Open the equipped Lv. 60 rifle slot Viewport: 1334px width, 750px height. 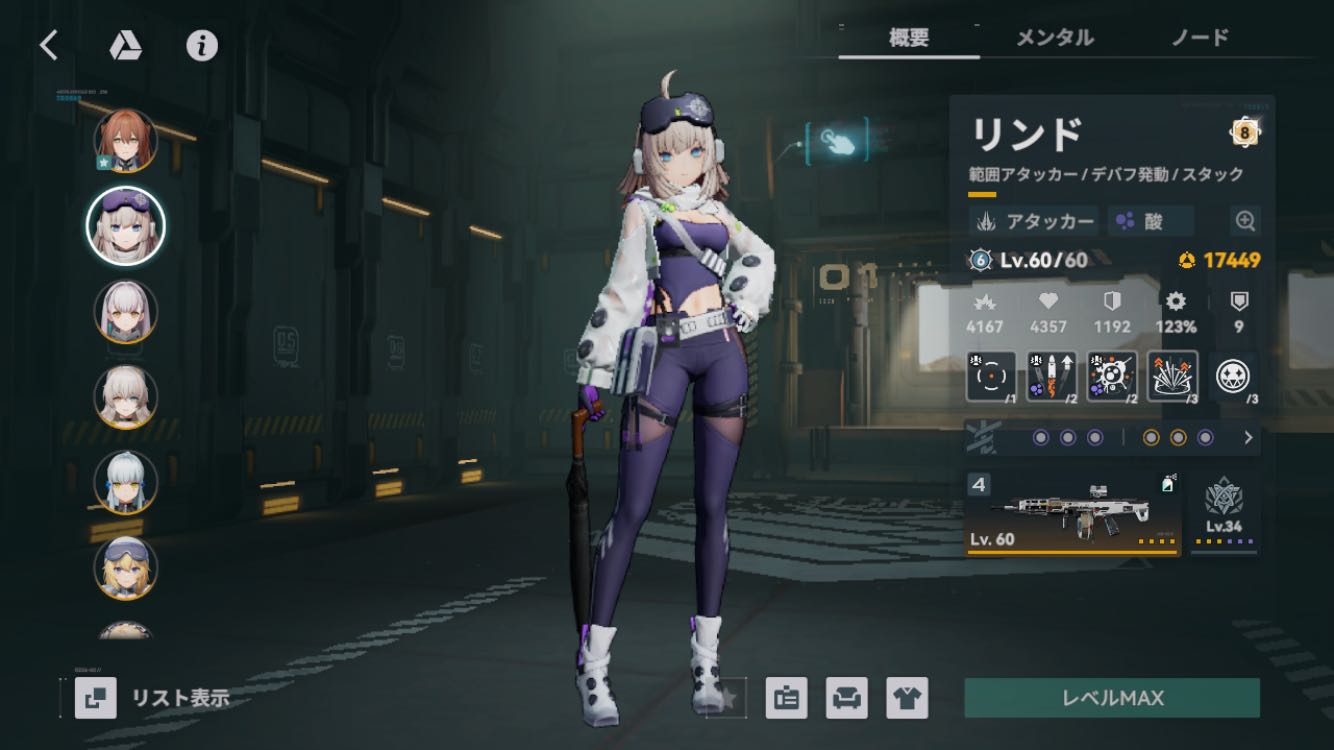tap(1072, 513)
